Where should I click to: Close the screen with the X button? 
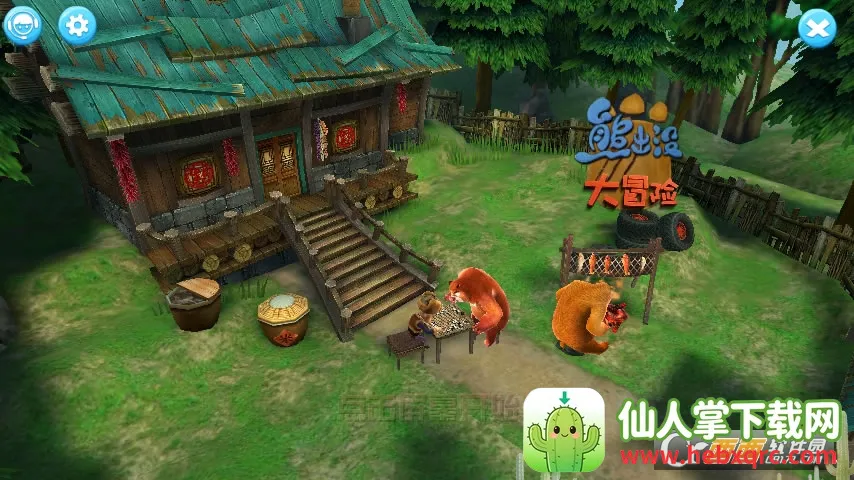(x=816, y=28)
